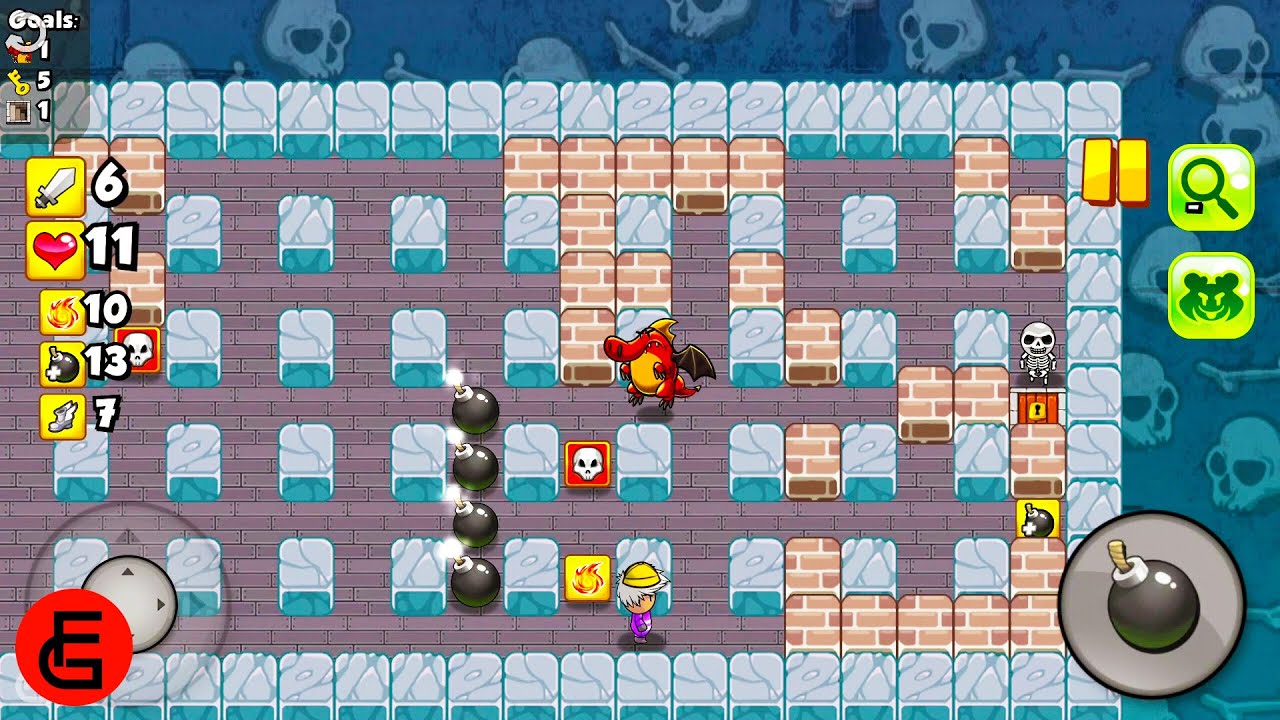Select the sword attack stat icon

[x=56, y=187]
